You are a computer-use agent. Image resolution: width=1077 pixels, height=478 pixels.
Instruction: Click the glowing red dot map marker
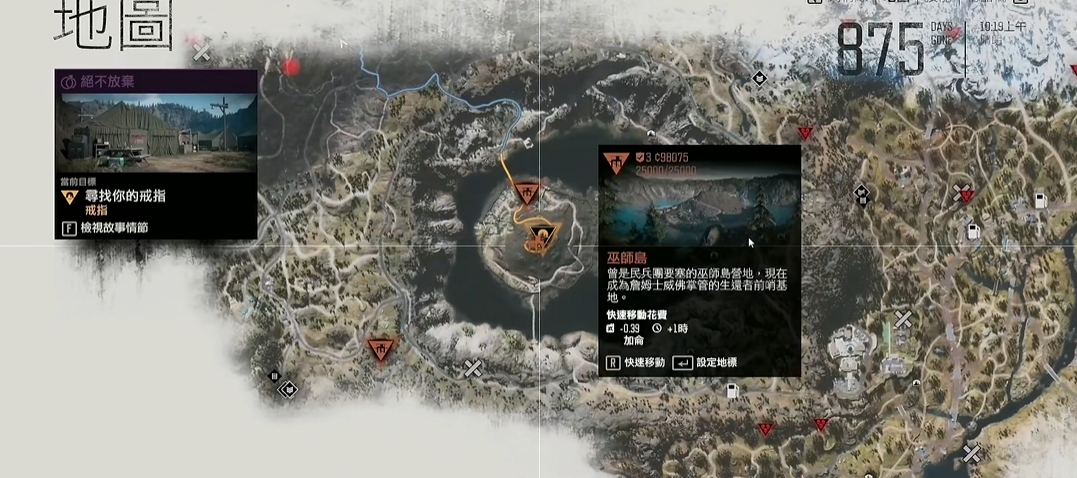click(291, 67)
